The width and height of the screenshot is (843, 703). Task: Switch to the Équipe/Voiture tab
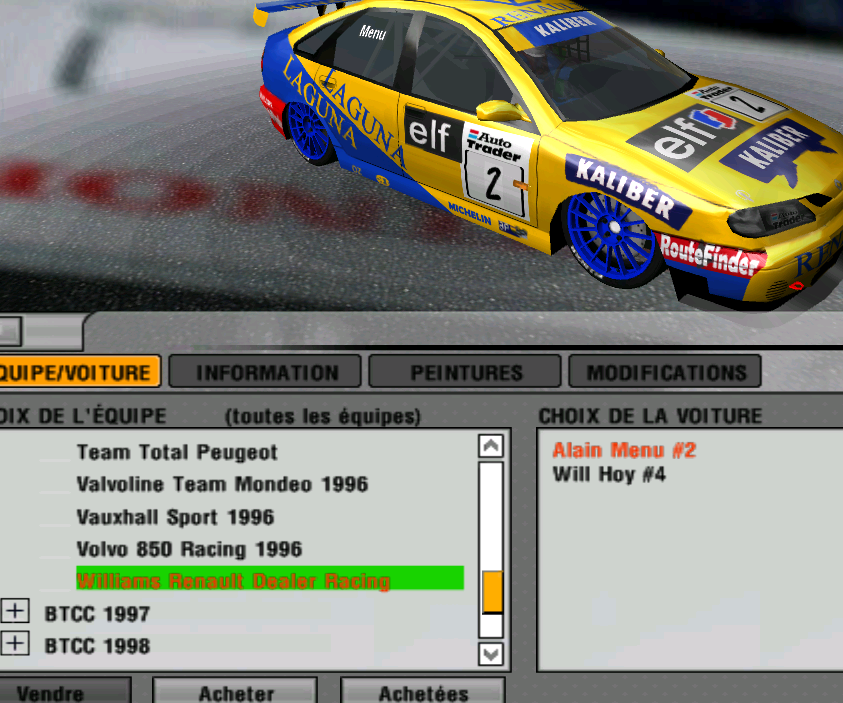coord(78,373)
